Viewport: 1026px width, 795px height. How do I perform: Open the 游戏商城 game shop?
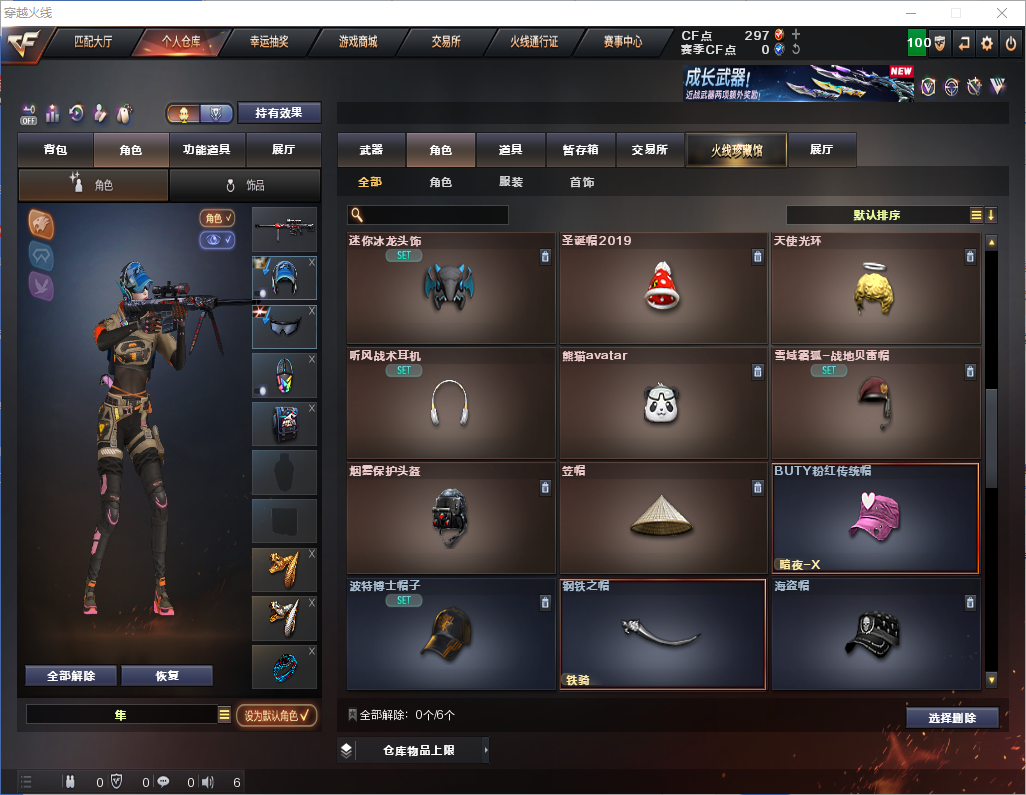tap(358, 42)
